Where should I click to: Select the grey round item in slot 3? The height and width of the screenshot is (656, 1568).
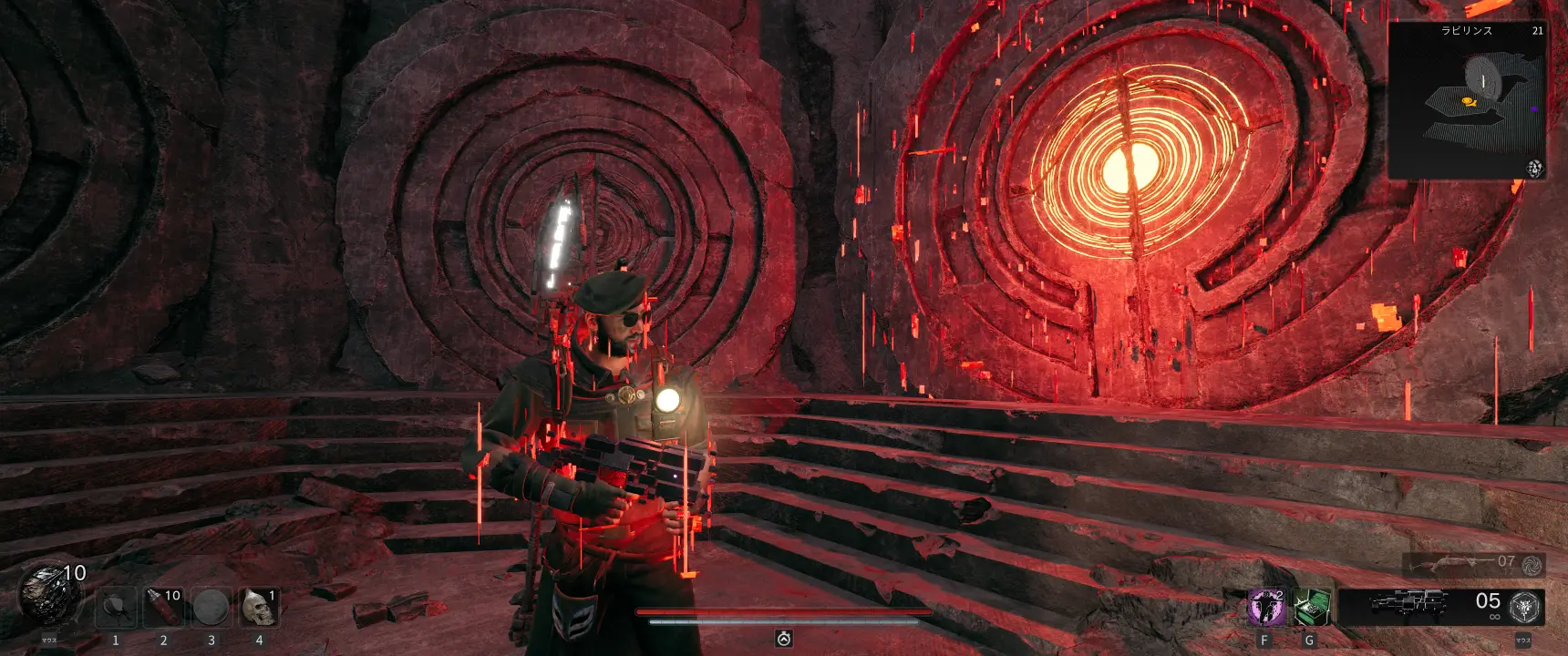pos(211,607)
